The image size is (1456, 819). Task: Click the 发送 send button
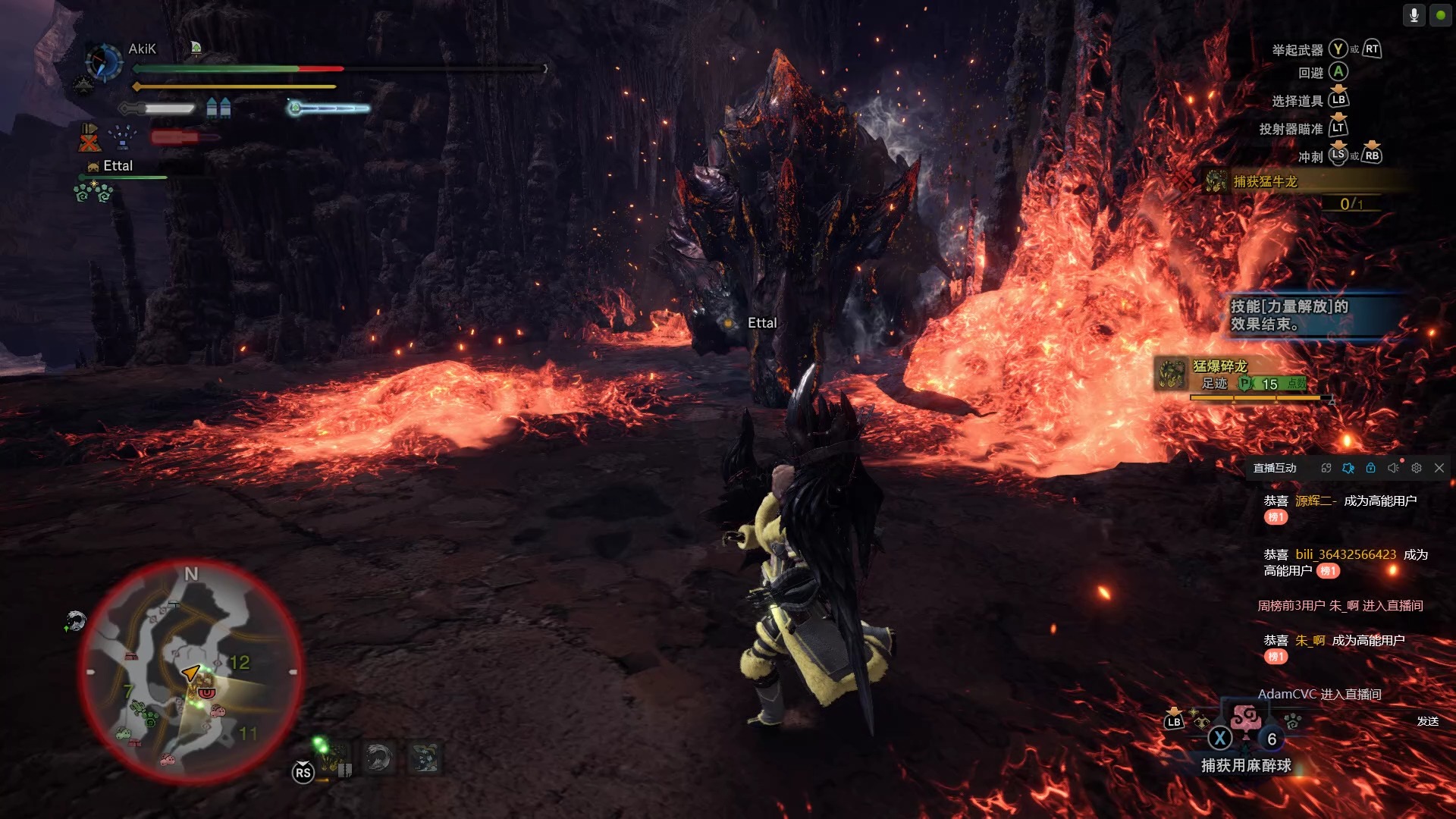(1427, 721)
